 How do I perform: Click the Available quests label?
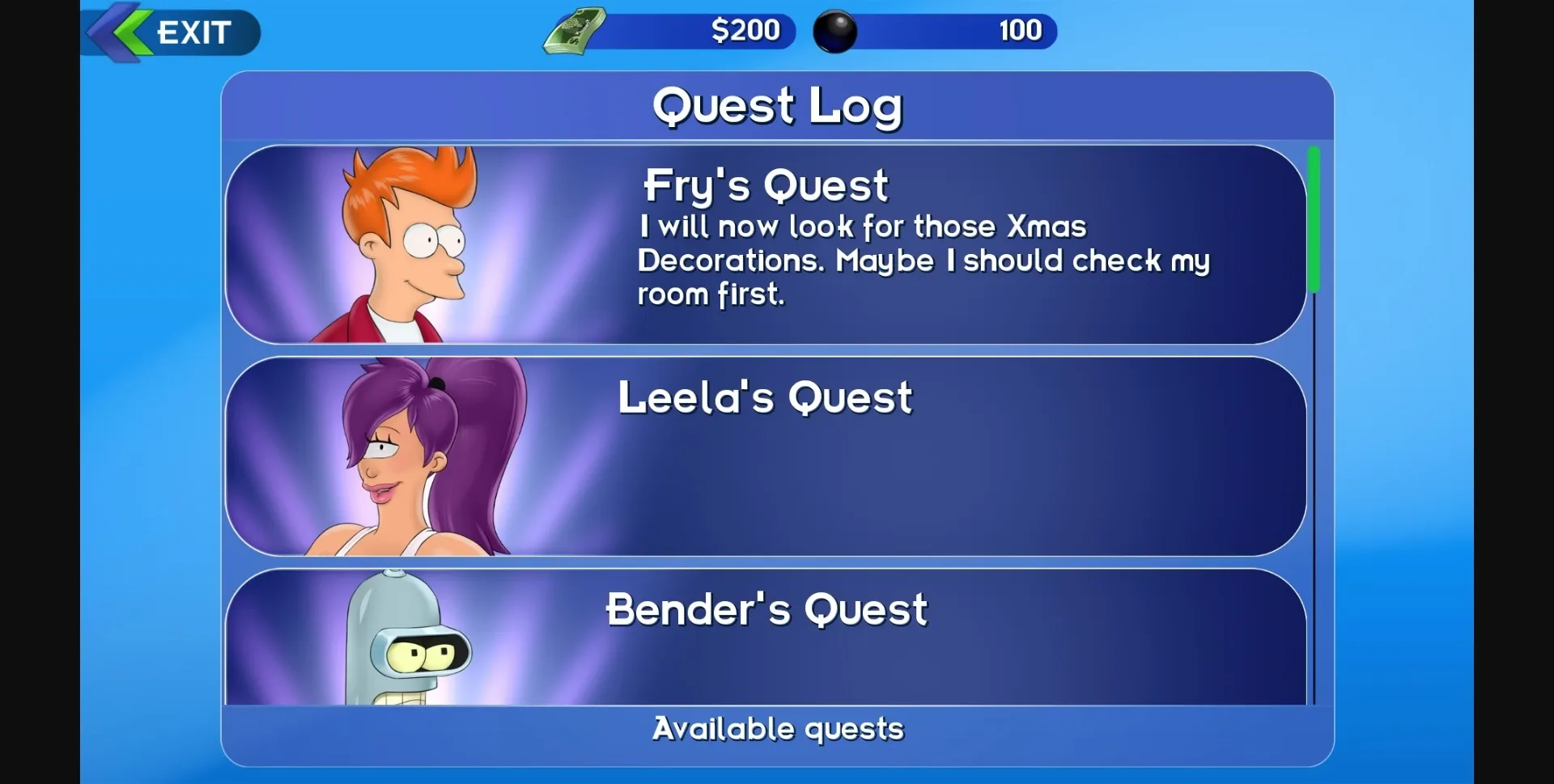coord(777,728)
